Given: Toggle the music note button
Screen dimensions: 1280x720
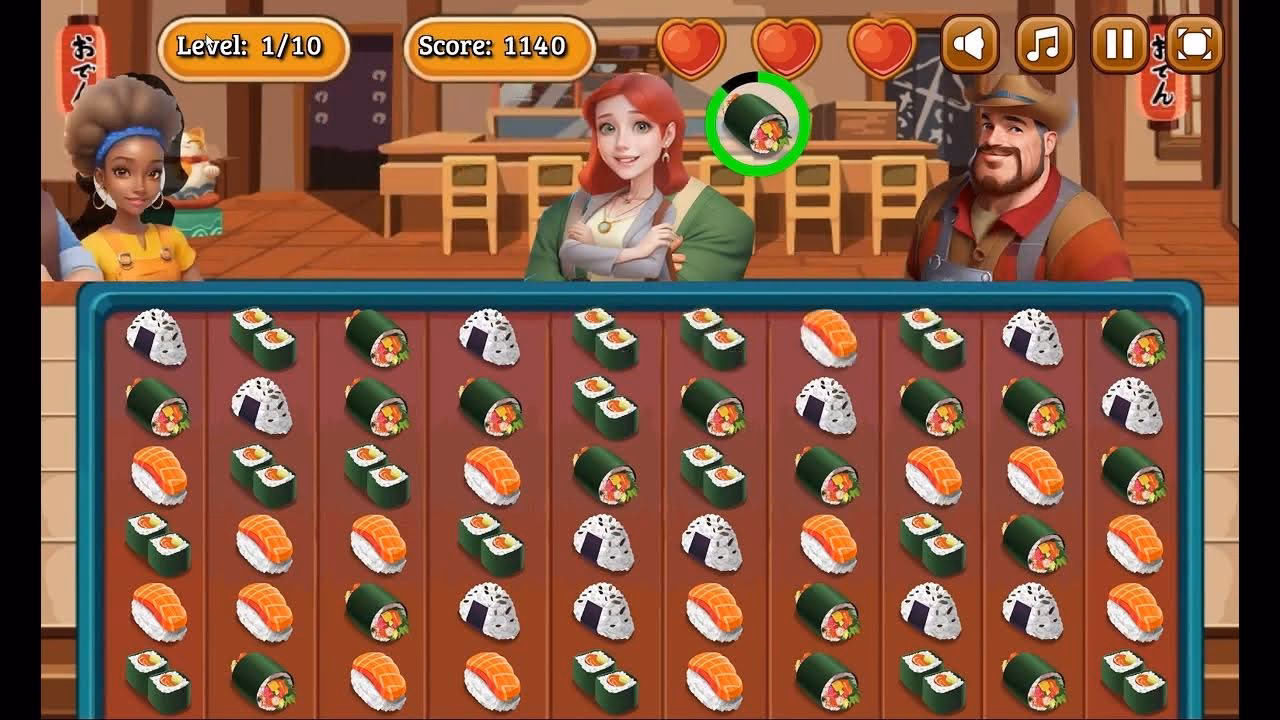Looking at the screenshot, I should click(1043, 44).
